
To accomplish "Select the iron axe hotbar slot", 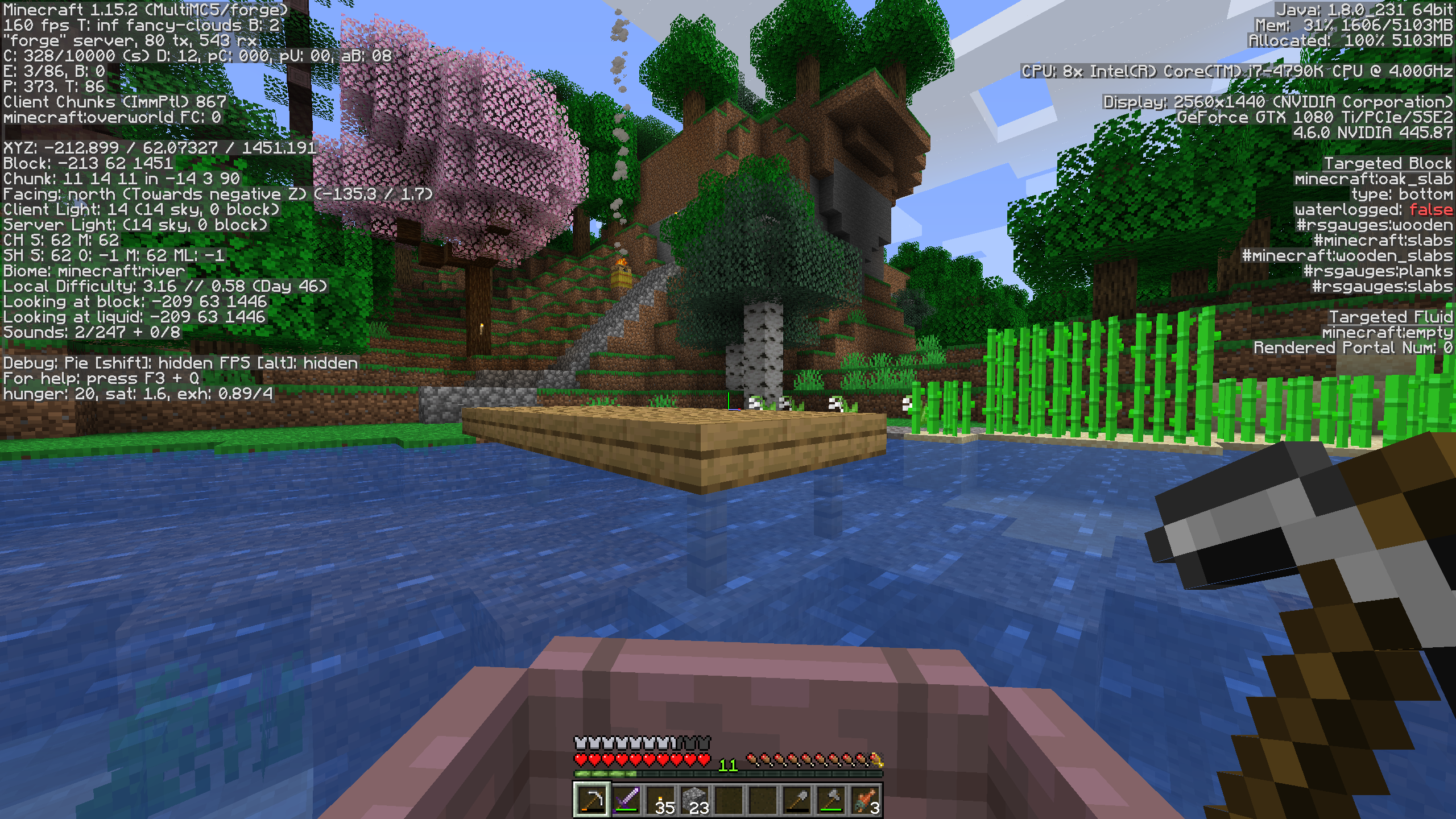I will 831,800.
